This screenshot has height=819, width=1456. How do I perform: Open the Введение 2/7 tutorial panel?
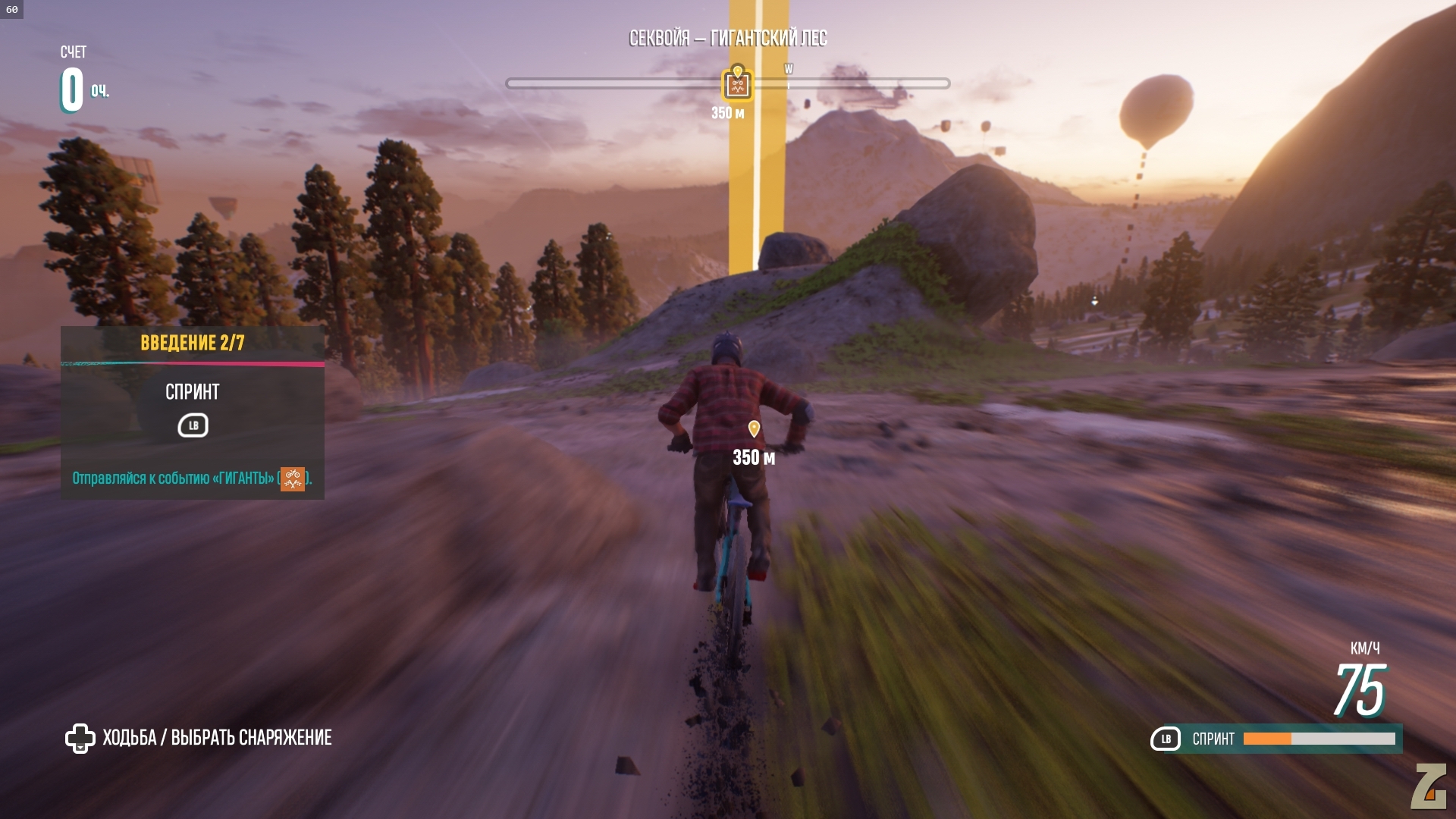(x=193, y=343)
